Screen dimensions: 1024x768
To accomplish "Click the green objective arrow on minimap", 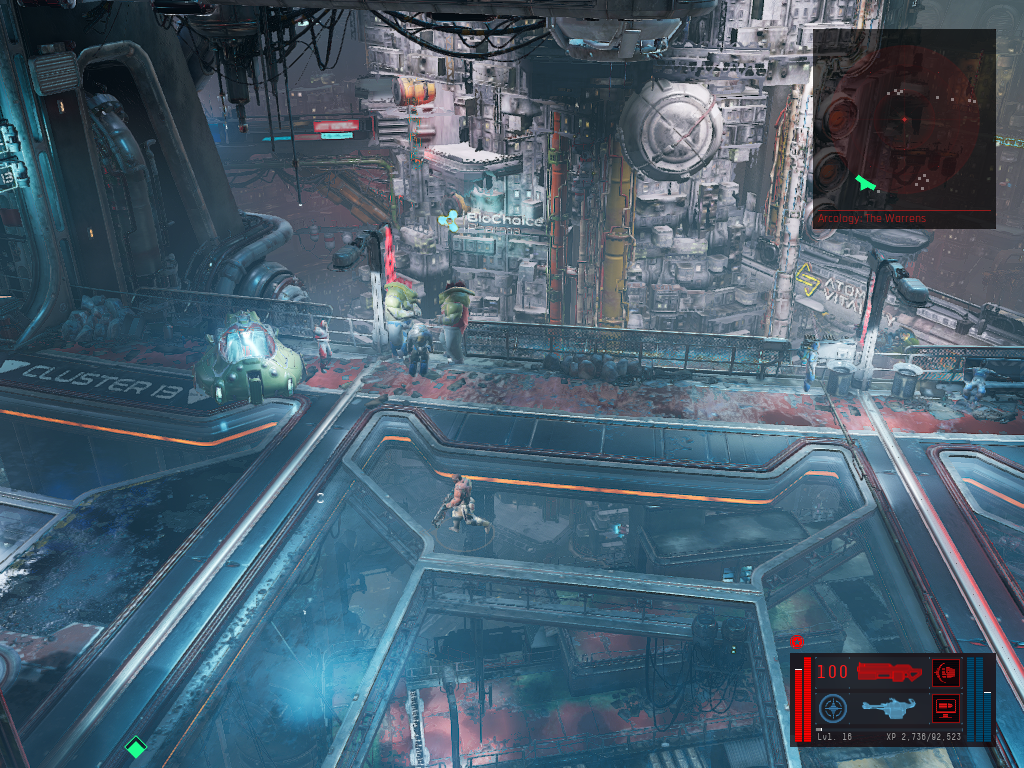I will coord(866,184).
